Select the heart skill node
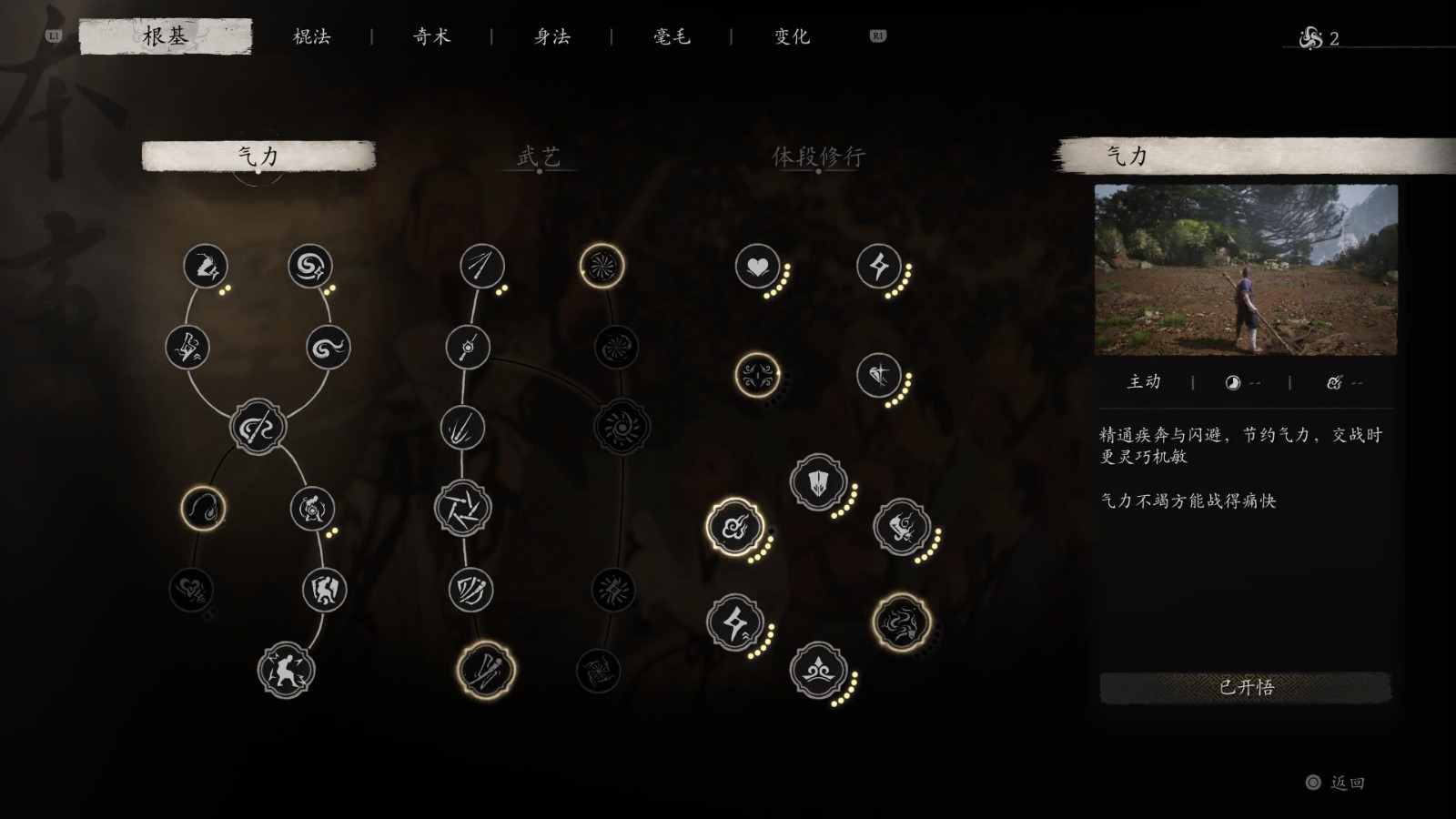This screenshot has height=819, width=1456. [x=757, y=267]
